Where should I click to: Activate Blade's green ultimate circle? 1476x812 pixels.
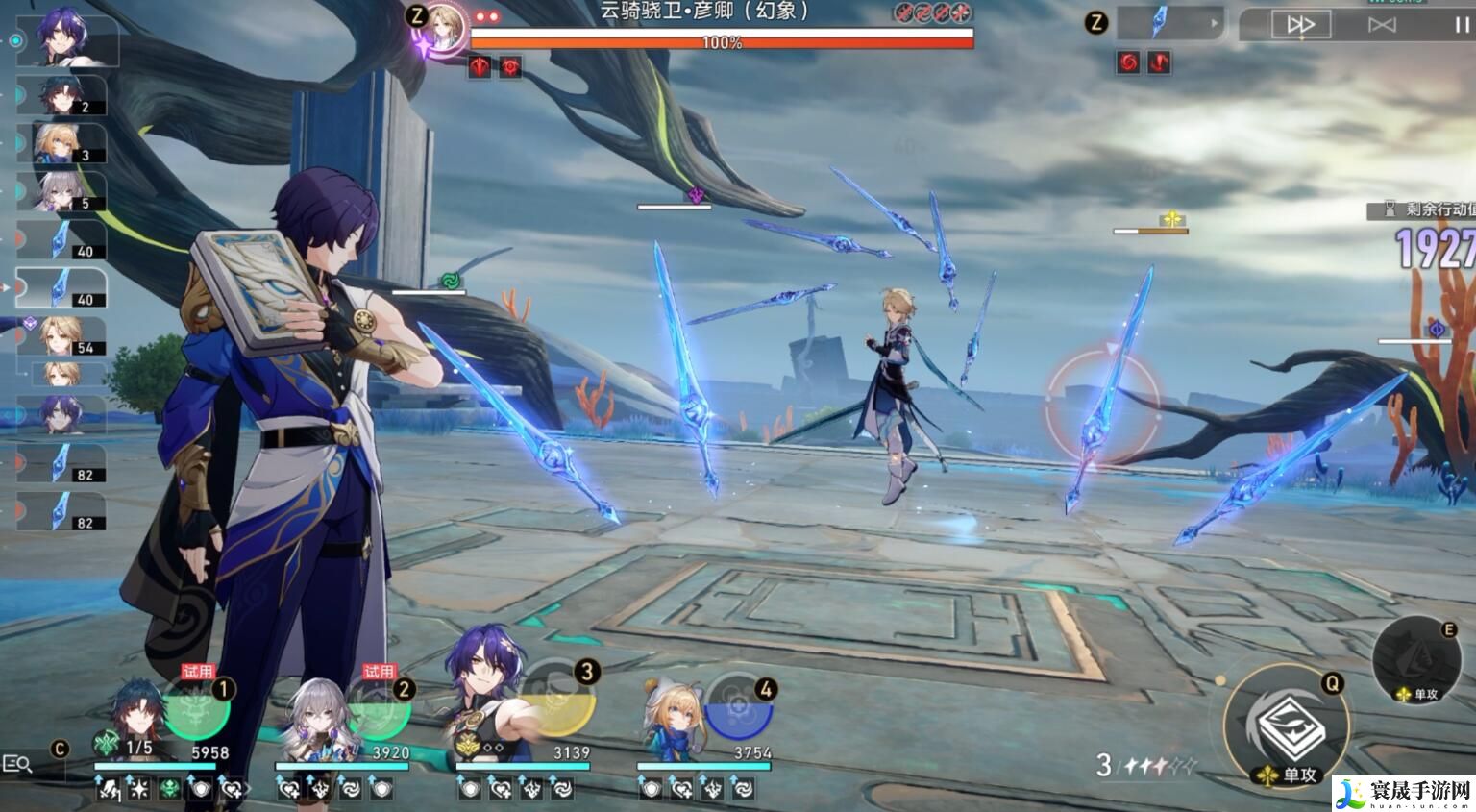197,709
